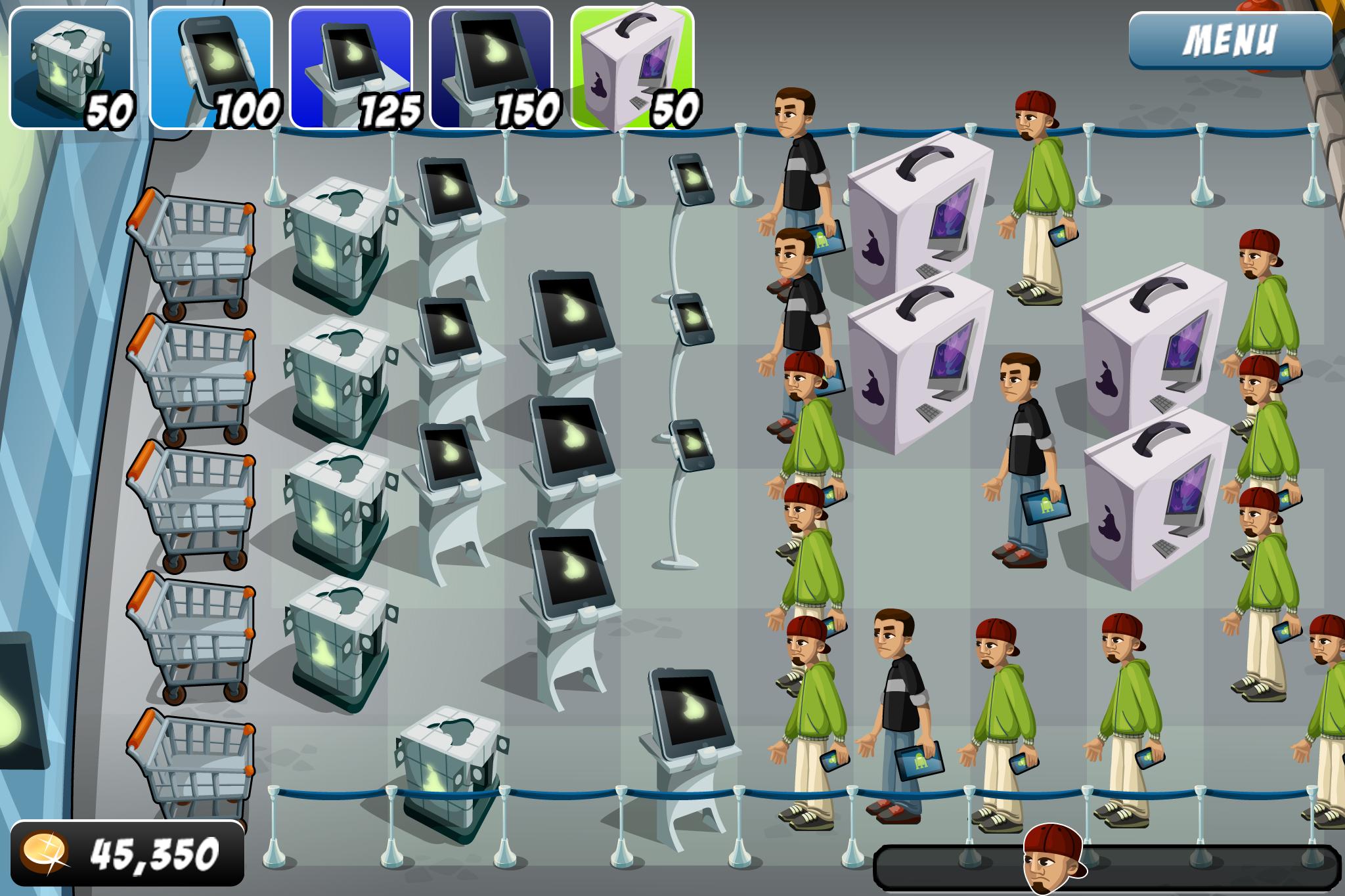Select the 150-cost dark tablet card

(x=493, y=66)
